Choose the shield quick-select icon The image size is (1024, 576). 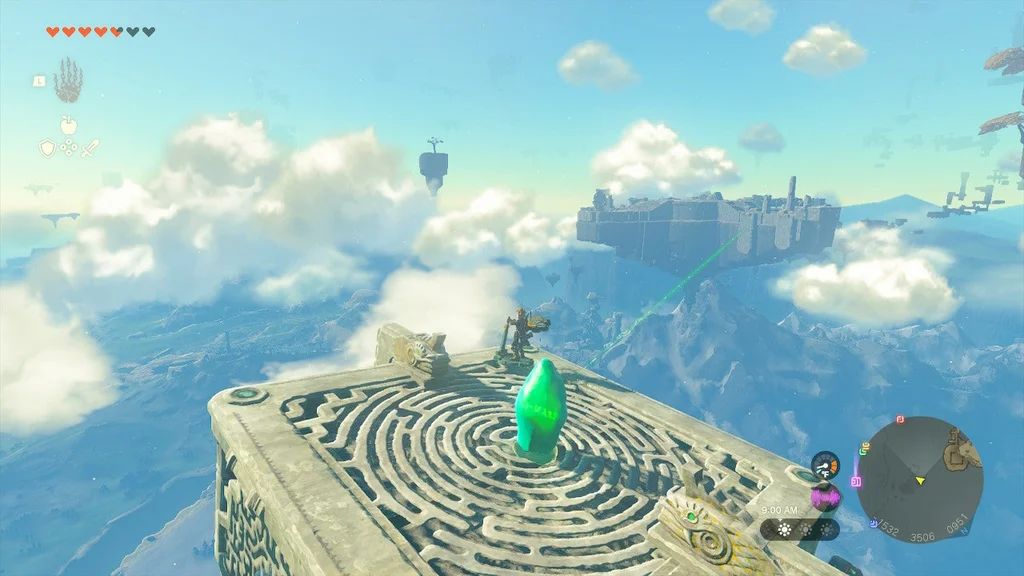coord(47,148)
